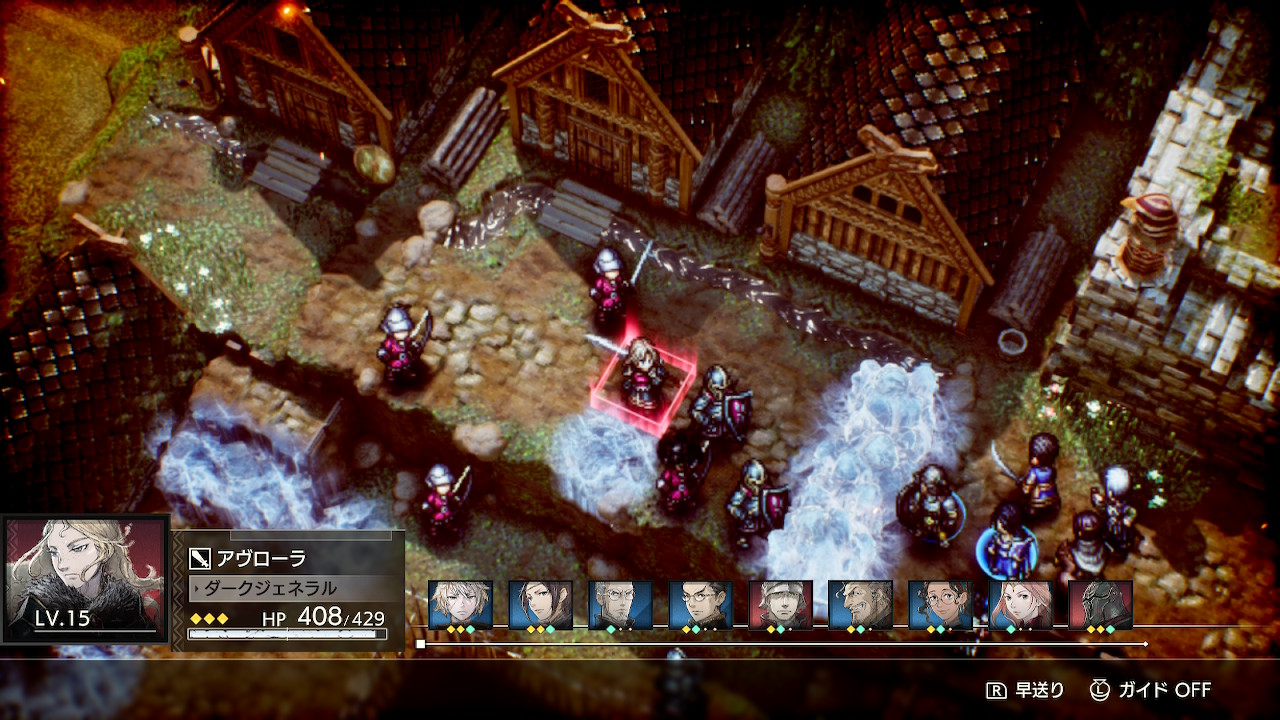
Task: Select the dark-haired woman with side-swept hair portrait
Action: pos(540,604)
